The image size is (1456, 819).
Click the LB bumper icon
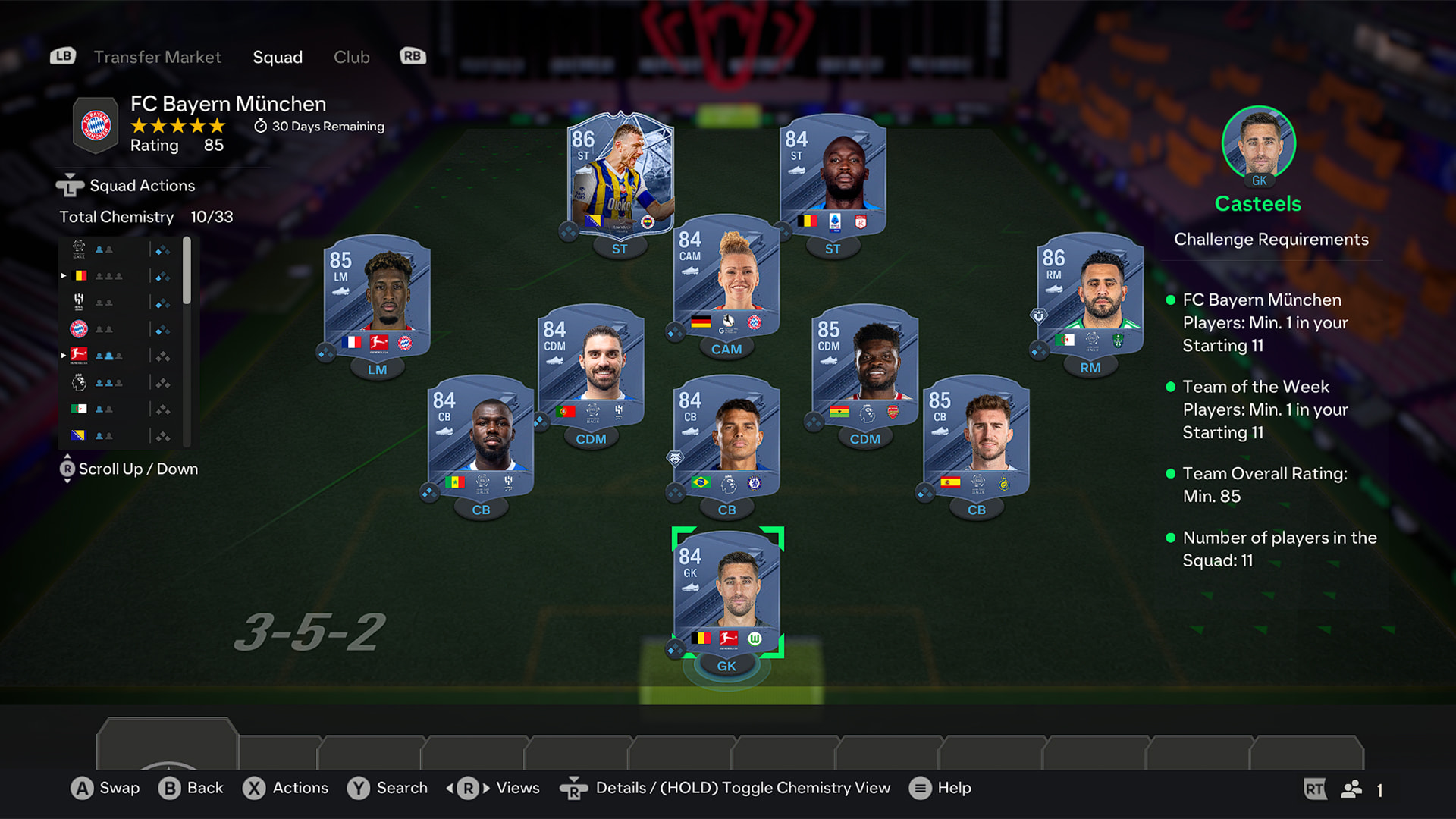[x=64, y=55]
